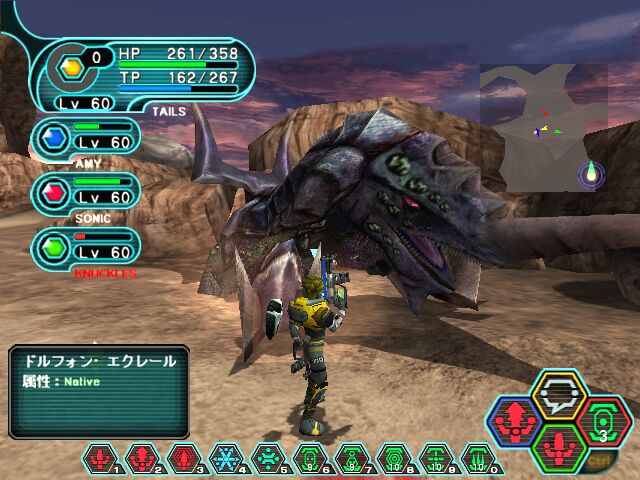Select party member KNUCKLES' status panel
Viewport: 640px width, 480px height.
coord(86,246)
